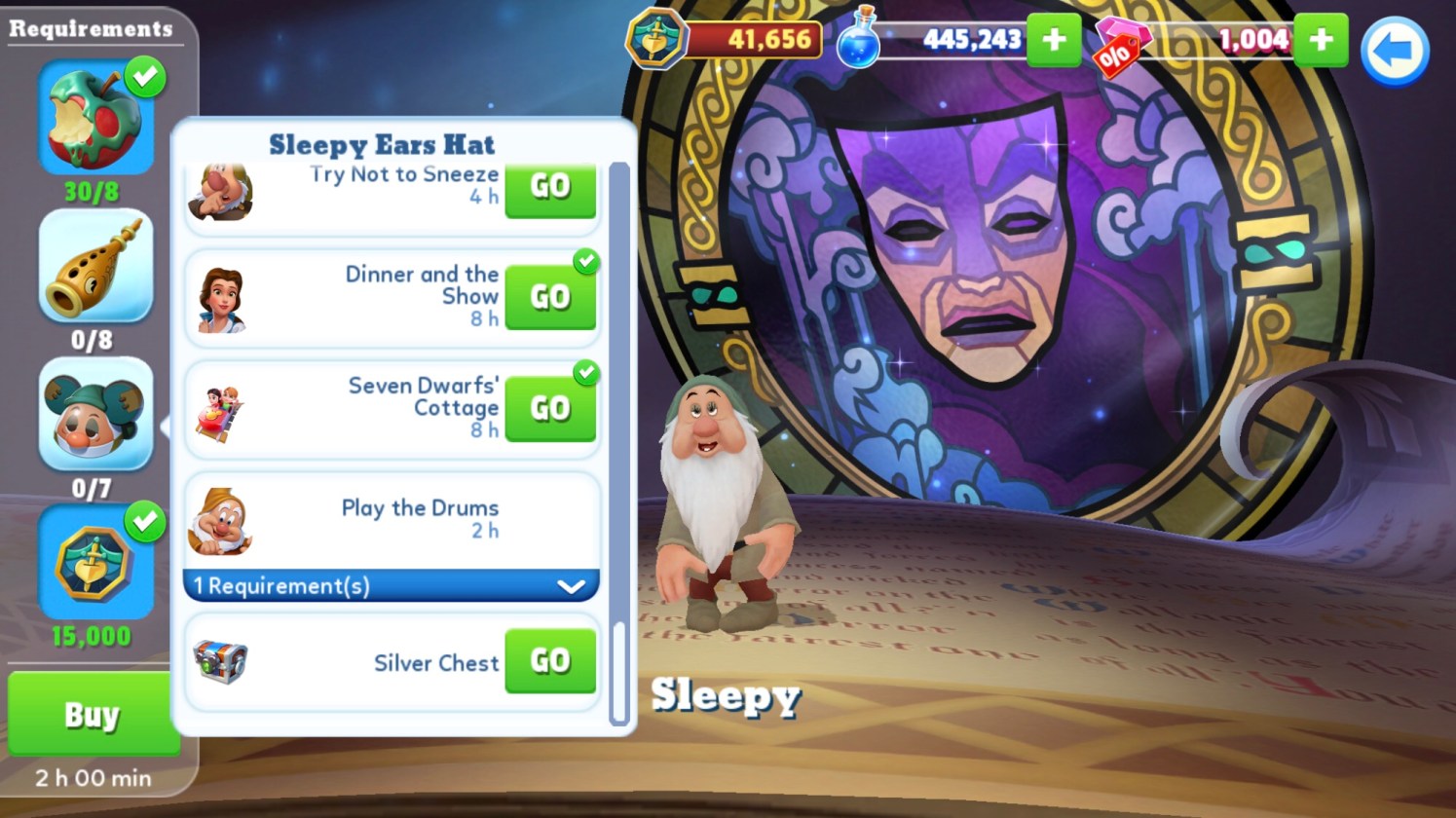Select the golden pipe requirement icon

[x=95, y=266]
